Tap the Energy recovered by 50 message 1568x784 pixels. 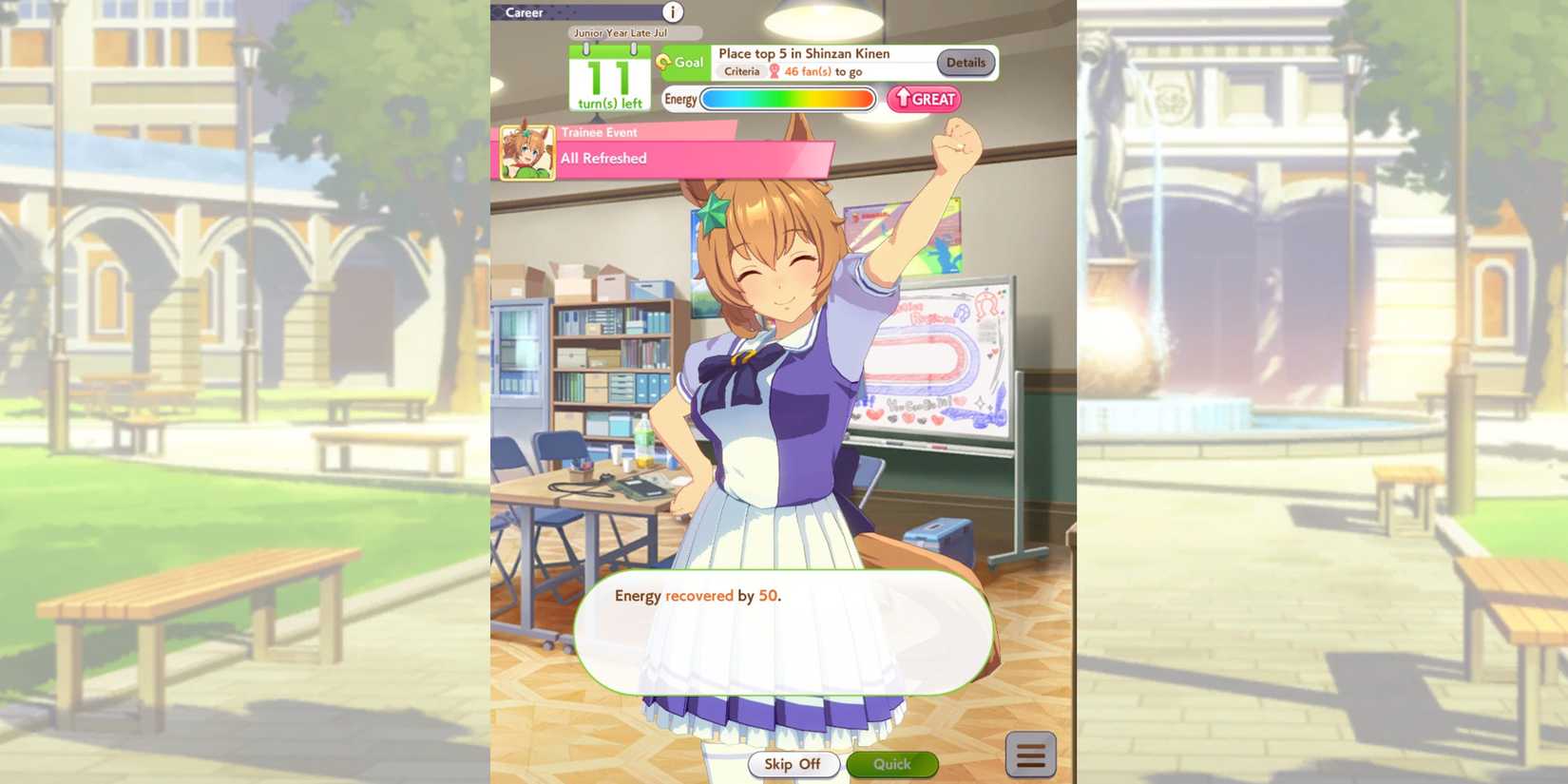coord(699,596)
